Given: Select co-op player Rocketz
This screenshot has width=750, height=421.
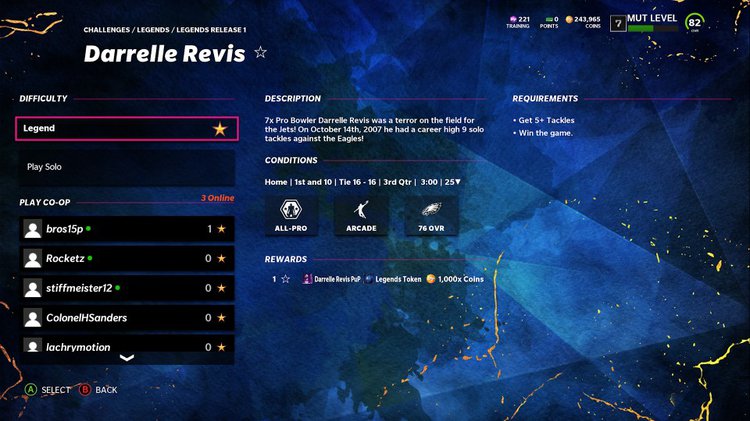Looking at the screenshot, I should 127,258.
